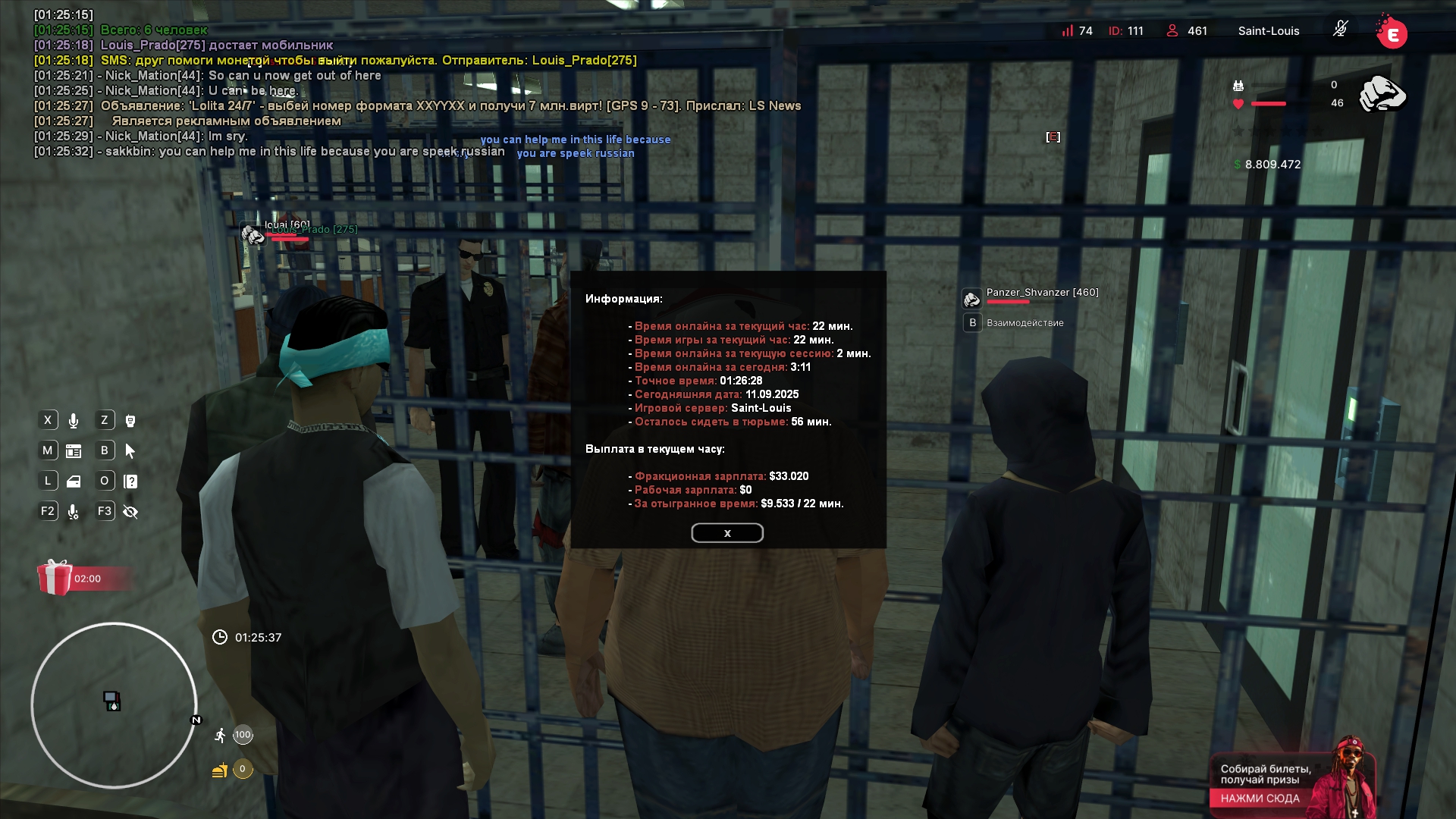Select the voice microphone icon beside X
The image size is (1456, 819).
coord(74,421)
